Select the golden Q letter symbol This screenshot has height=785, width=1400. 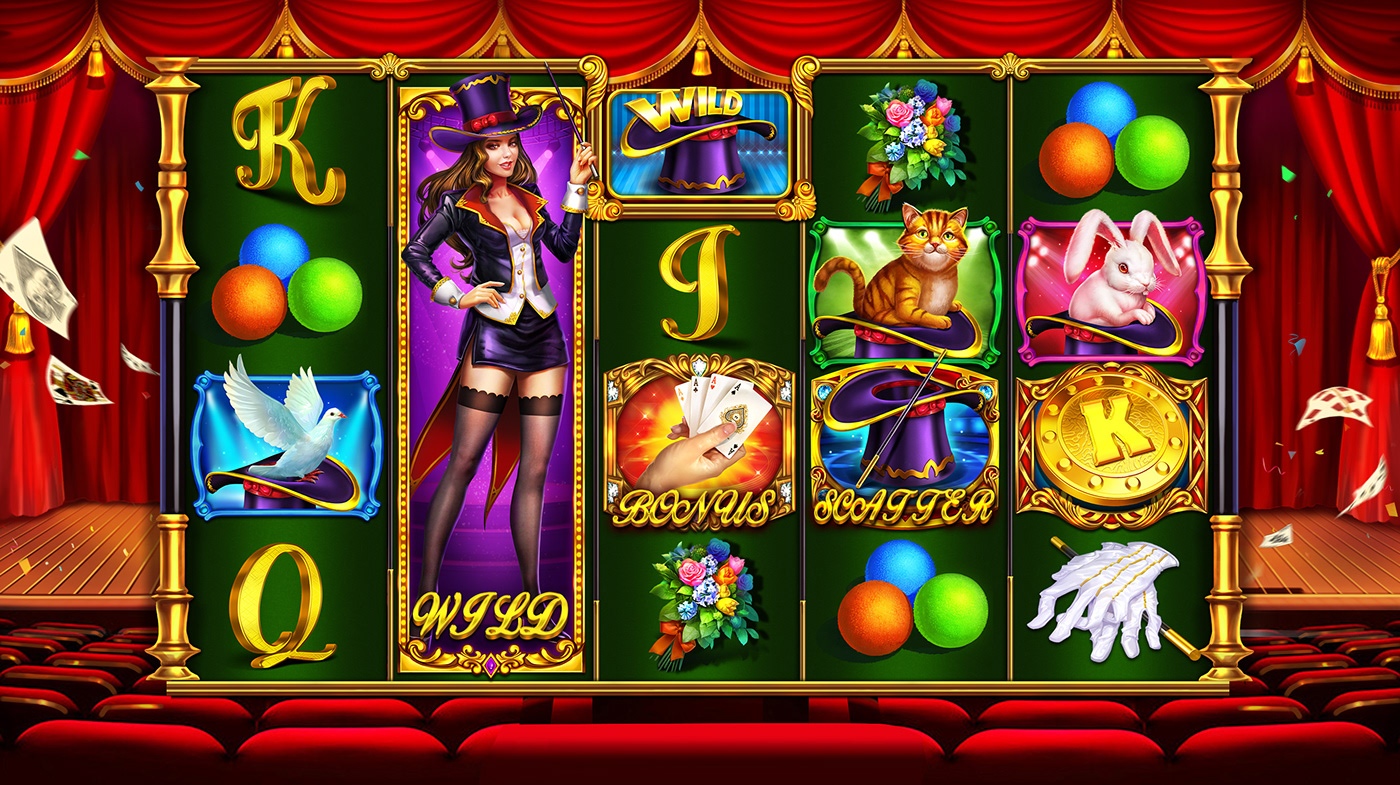pos(282,603)
